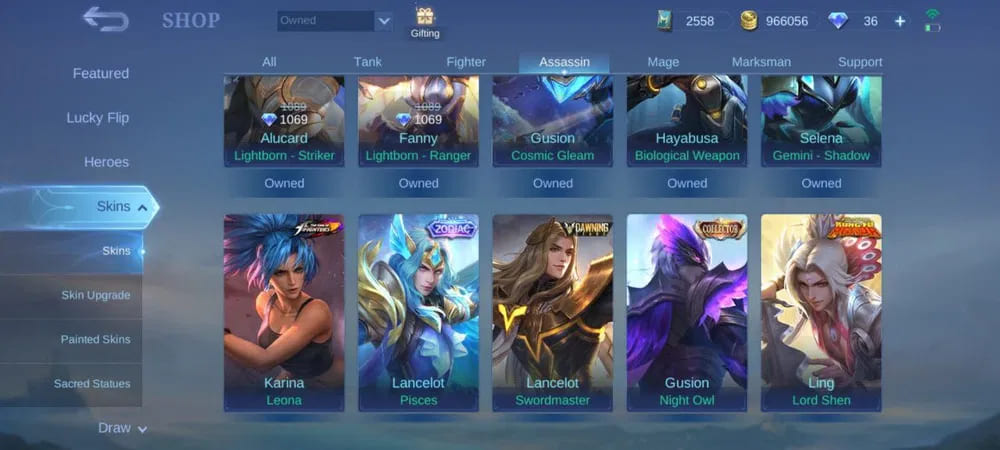This screenshot has height=450, width=1000.
Task: Switch to the All heroes tab
Action: 269,62
